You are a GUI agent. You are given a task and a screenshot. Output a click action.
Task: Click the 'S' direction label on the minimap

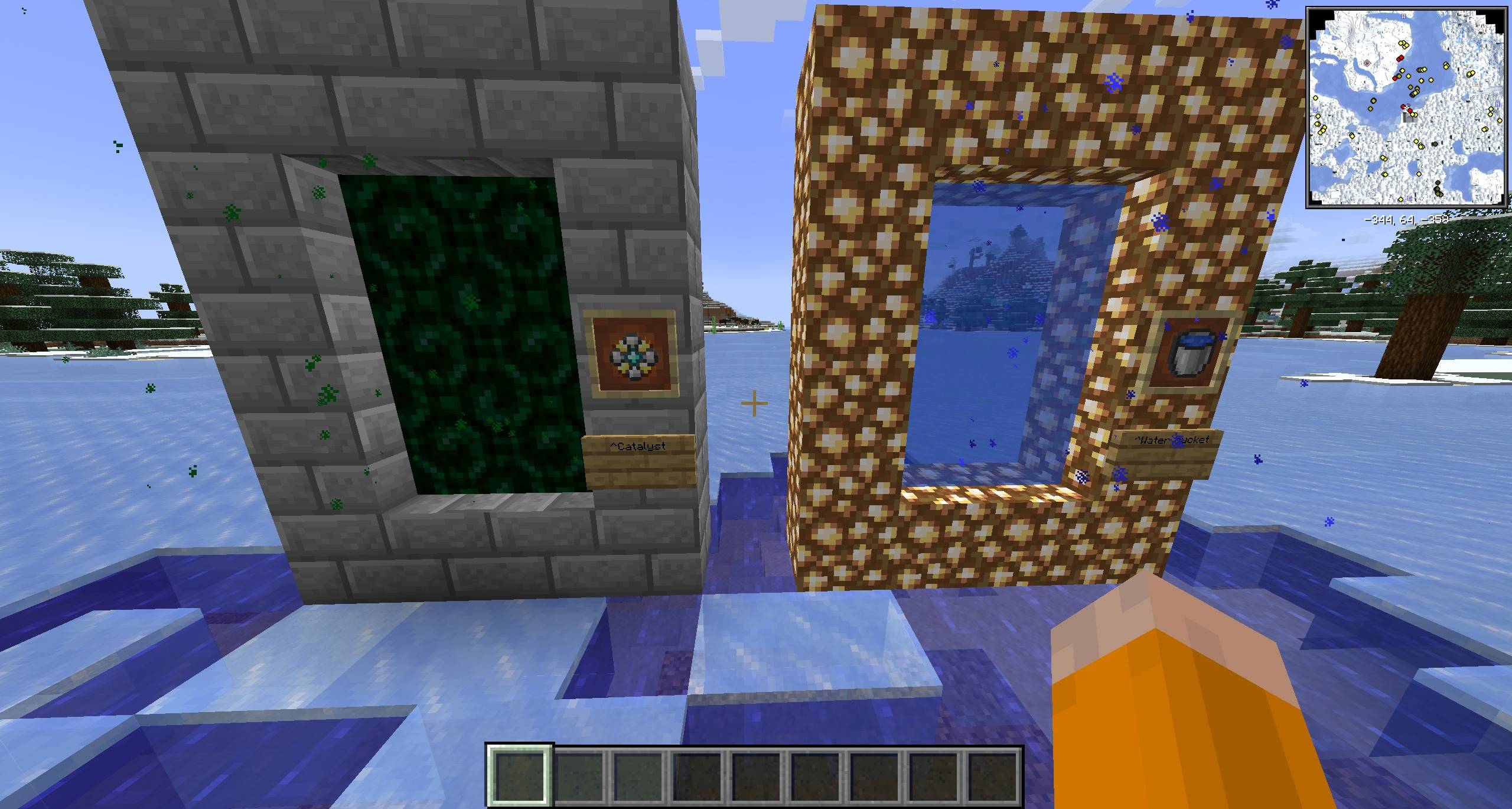point(1315,110)
